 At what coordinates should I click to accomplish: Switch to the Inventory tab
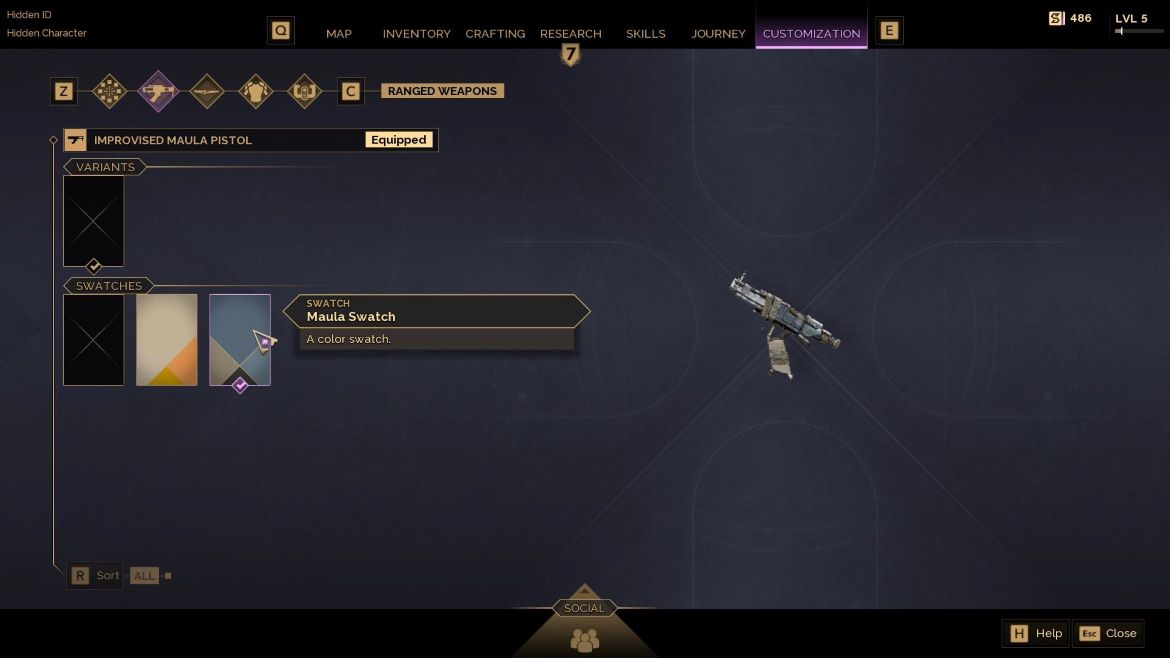tap(416, 34)
